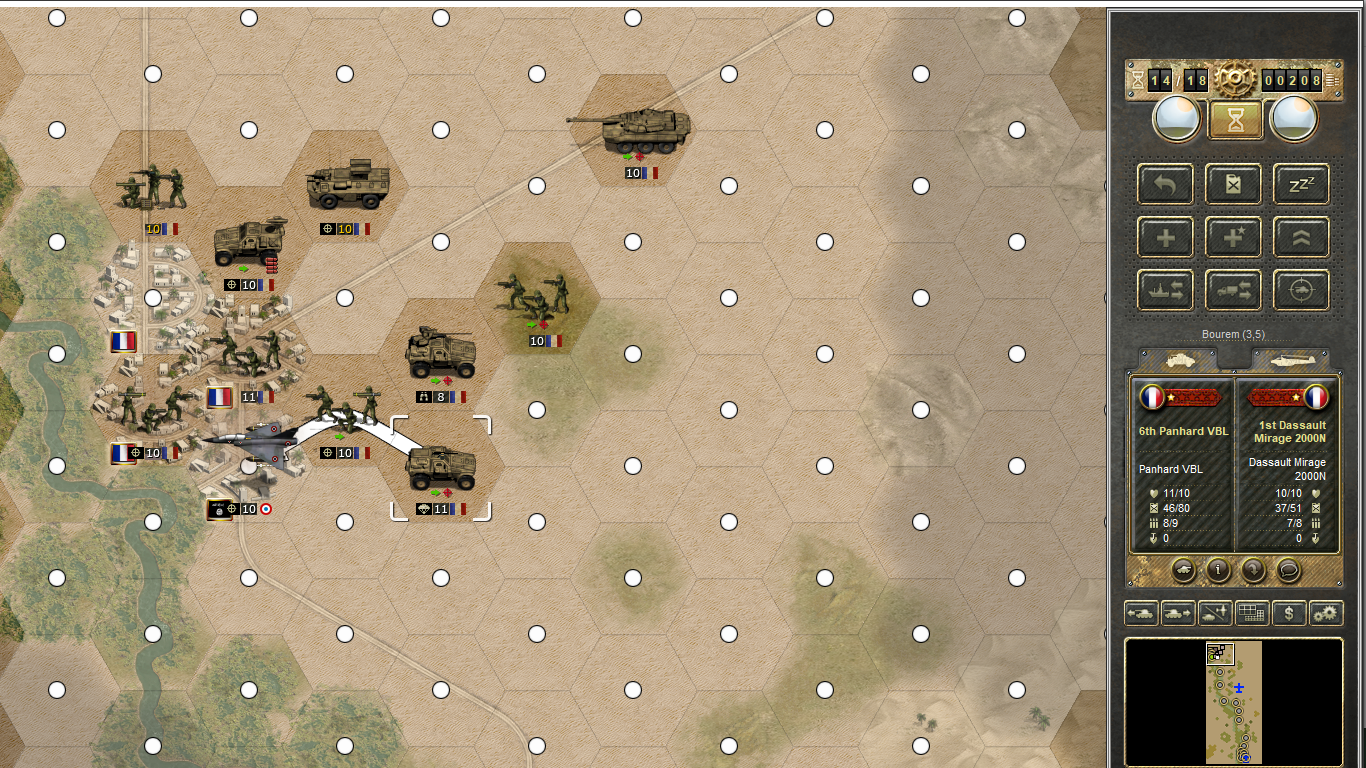Upgrade unit with the double chevron button

click(x=1301, y=237)
